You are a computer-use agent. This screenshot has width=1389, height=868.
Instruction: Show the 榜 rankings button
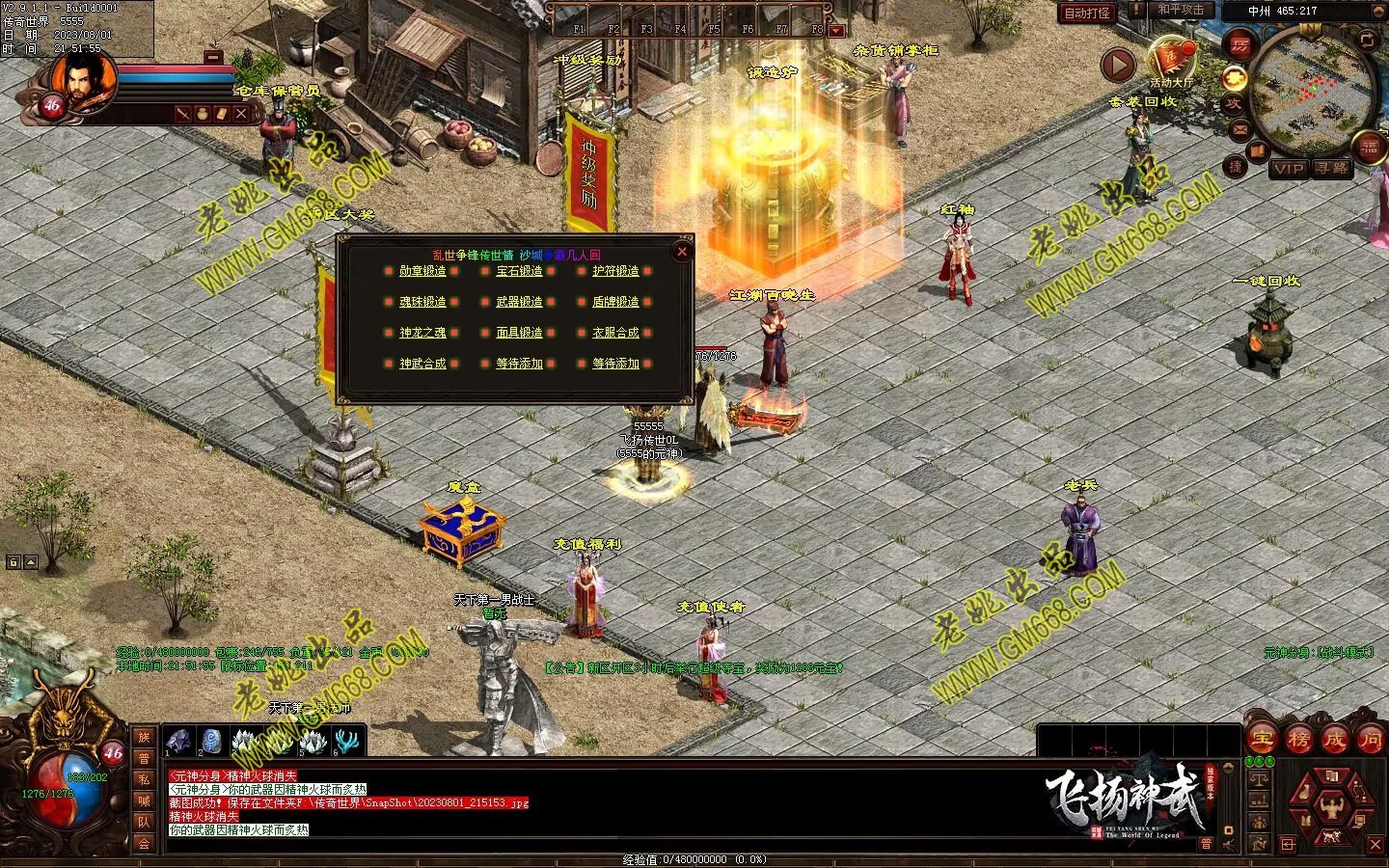1298,740
